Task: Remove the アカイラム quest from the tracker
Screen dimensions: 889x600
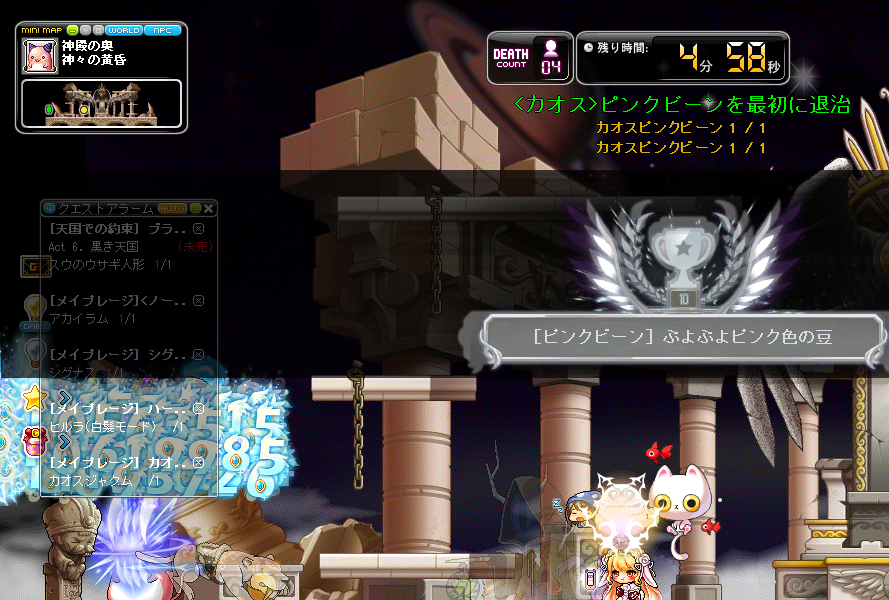Action: [198, 300]
